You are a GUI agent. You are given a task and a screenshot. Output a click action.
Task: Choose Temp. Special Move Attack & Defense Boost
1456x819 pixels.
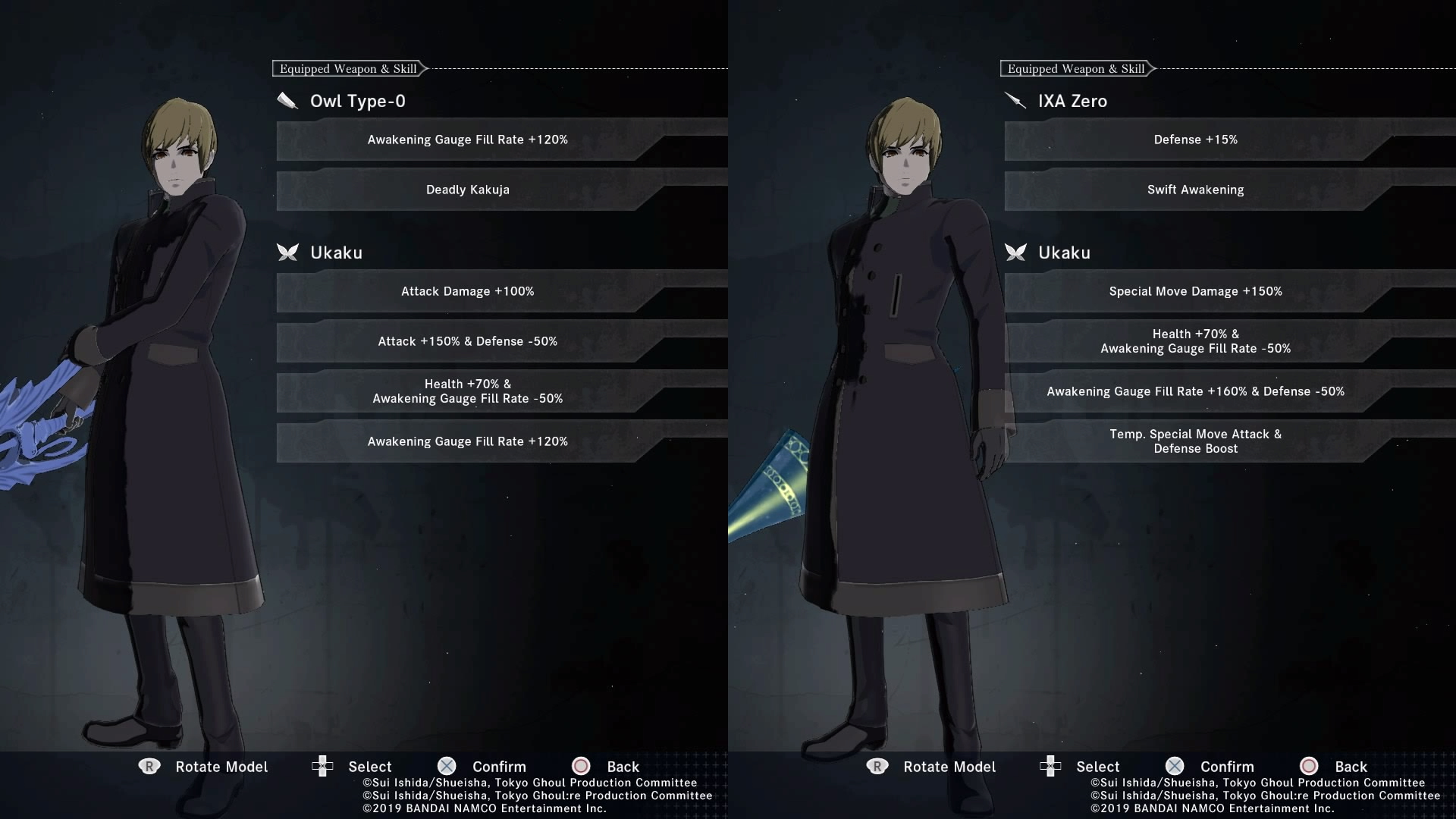click(1195, 441)
